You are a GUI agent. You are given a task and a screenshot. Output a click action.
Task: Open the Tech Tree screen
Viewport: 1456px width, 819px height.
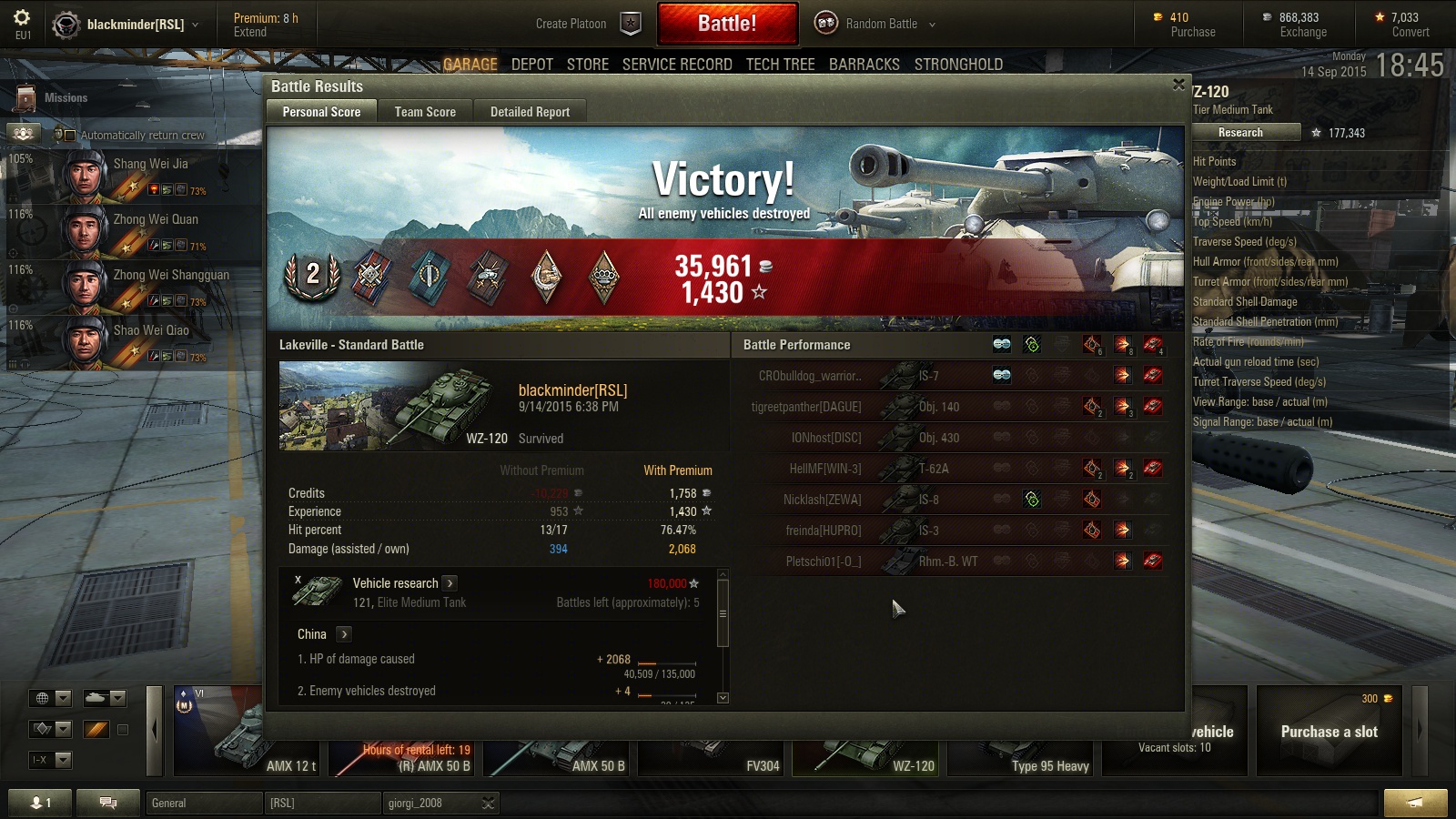(780, 65)
